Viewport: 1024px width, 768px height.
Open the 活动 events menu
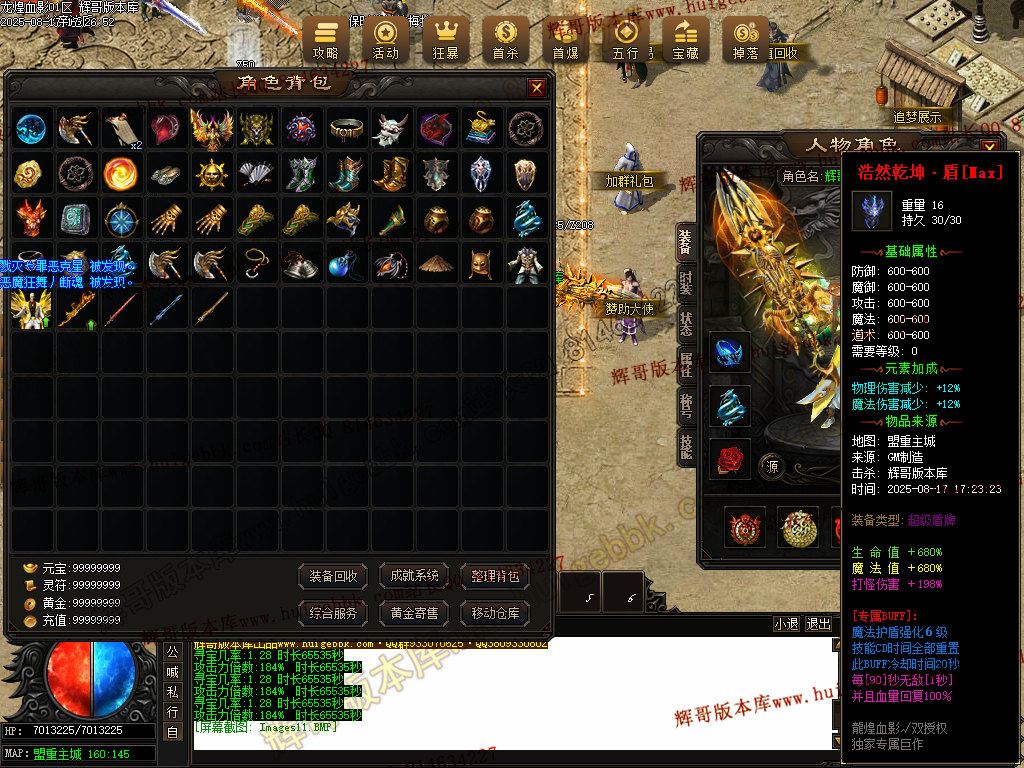coord(385,40)
